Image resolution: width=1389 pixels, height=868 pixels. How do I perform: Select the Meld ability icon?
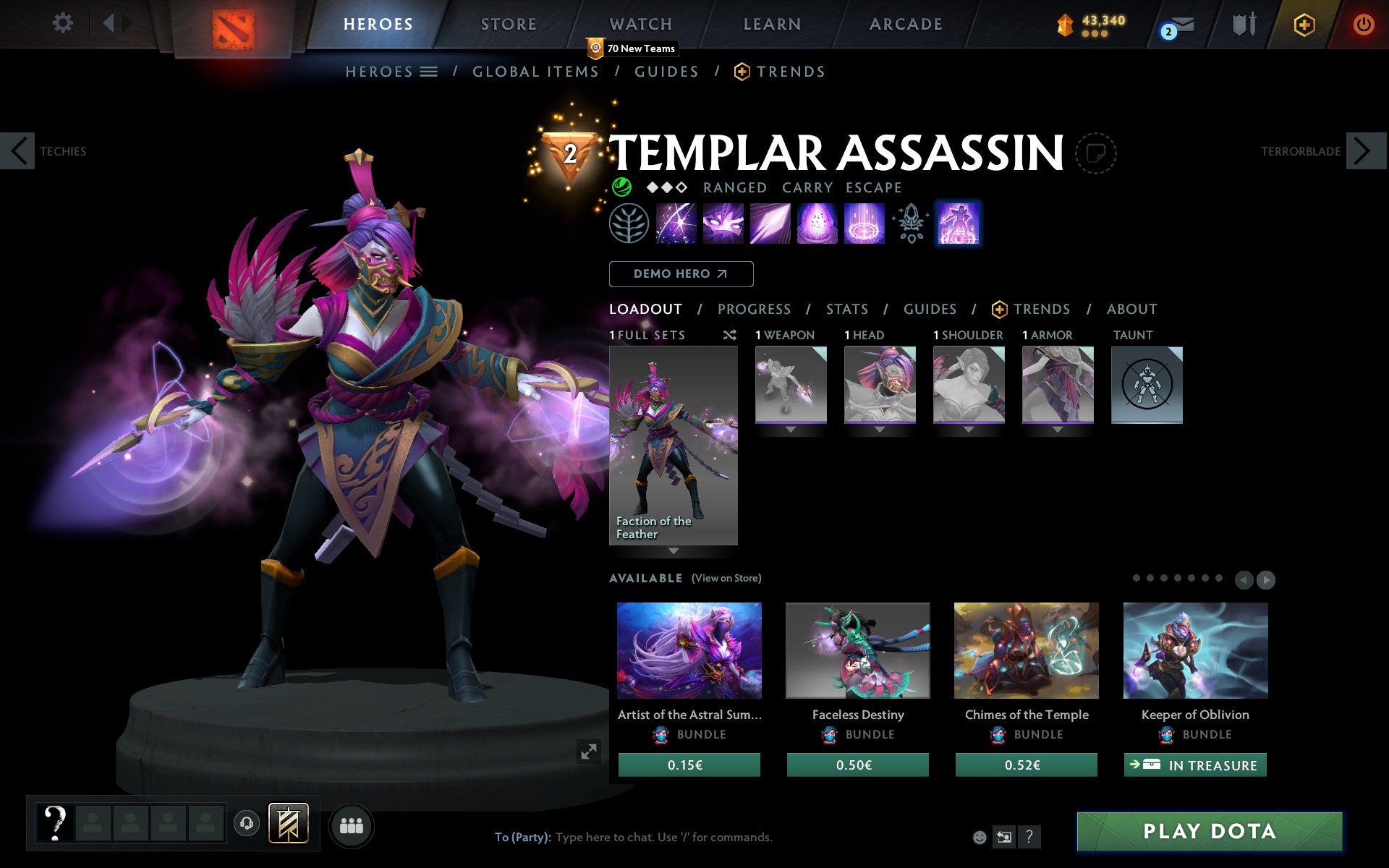click(723, 224)
